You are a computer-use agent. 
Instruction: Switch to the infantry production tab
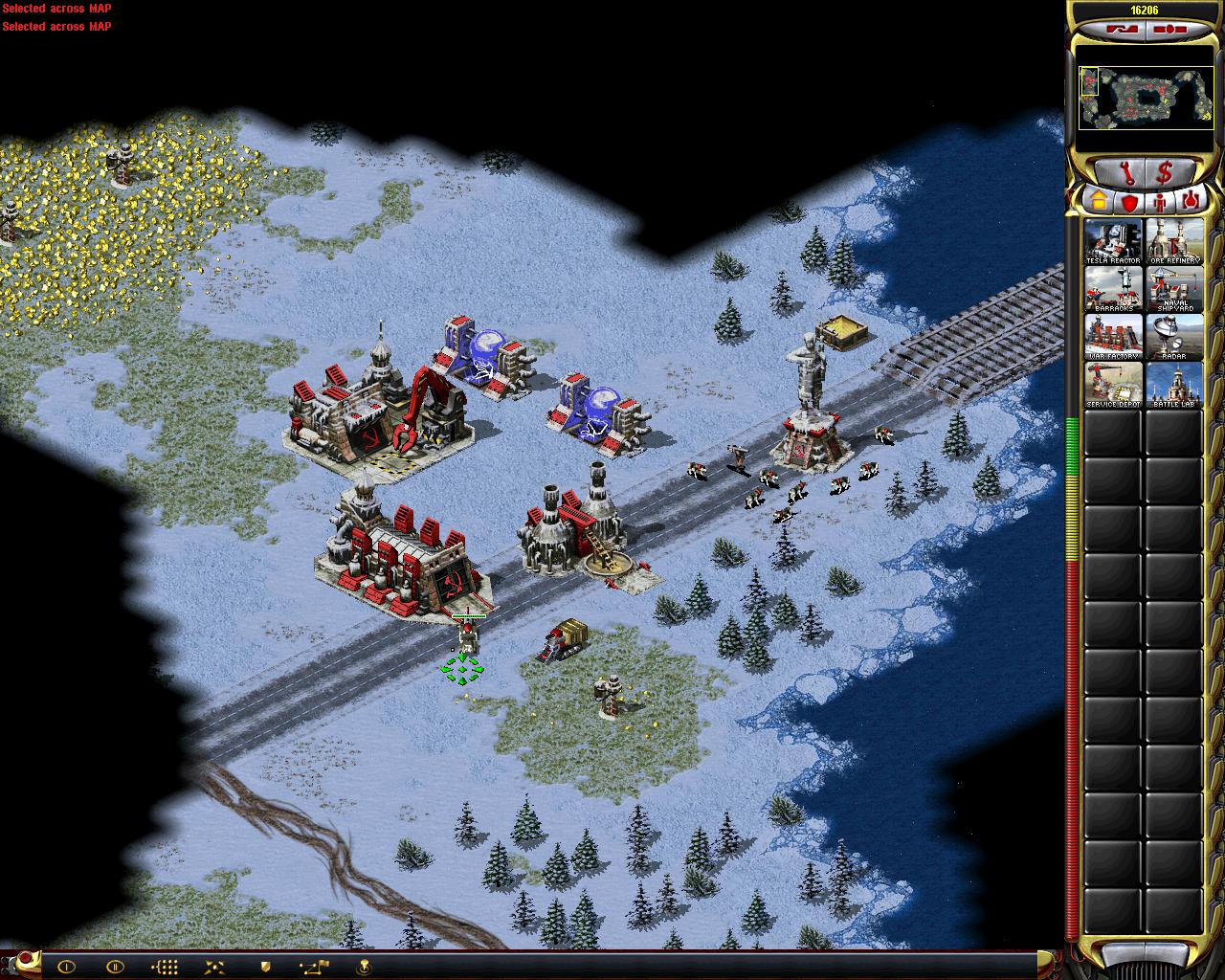click(x=1160, y=202)
